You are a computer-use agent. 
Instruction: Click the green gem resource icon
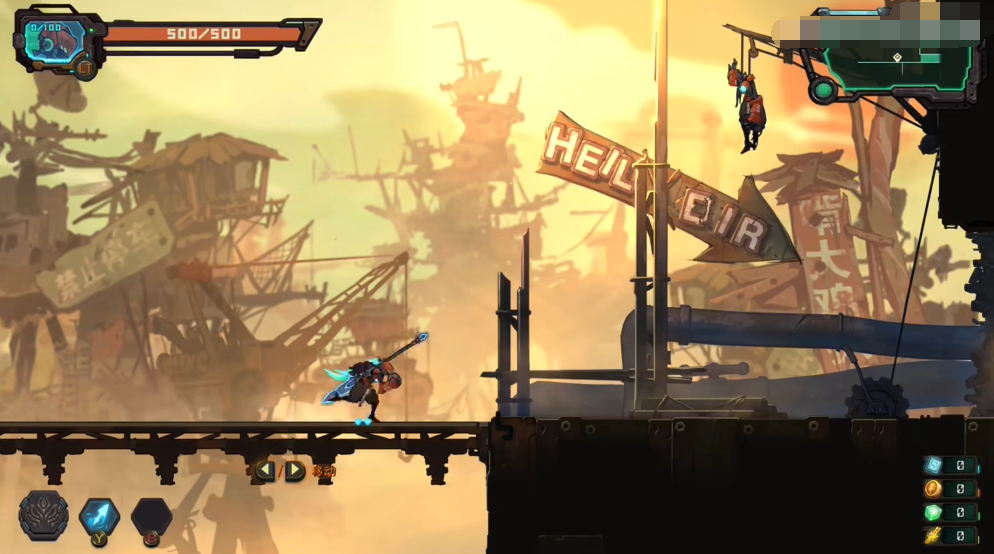pos(932,512)
